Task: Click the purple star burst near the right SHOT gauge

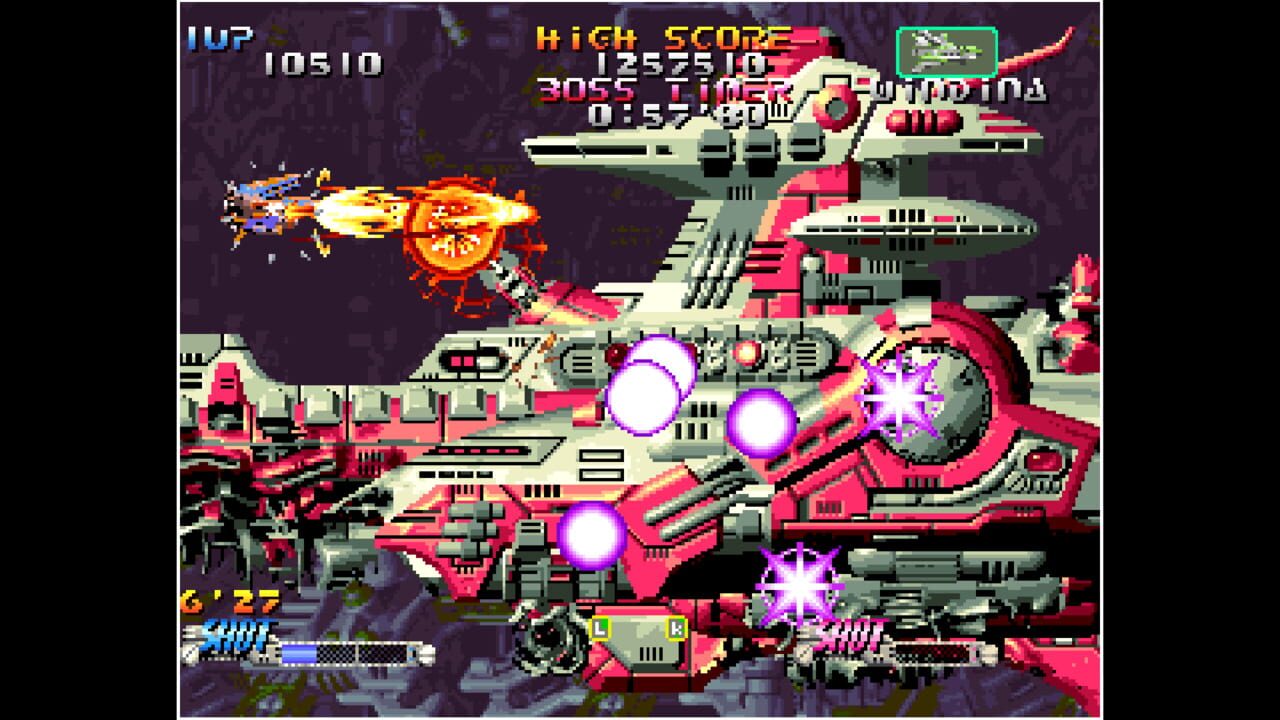Action: (x=800, y=590)
